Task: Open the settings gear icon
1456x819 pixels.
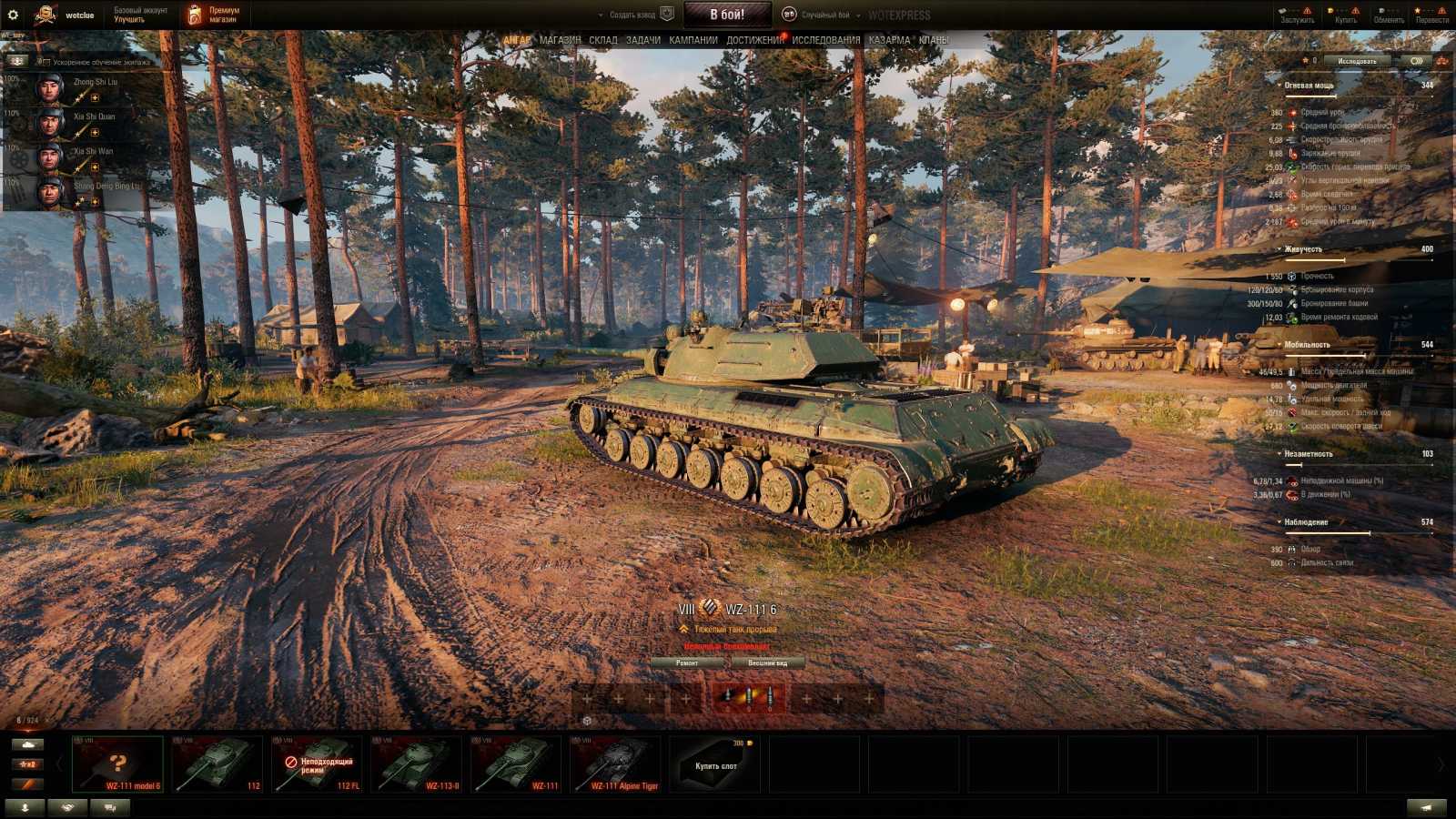Action: click(x=13, y=15)
